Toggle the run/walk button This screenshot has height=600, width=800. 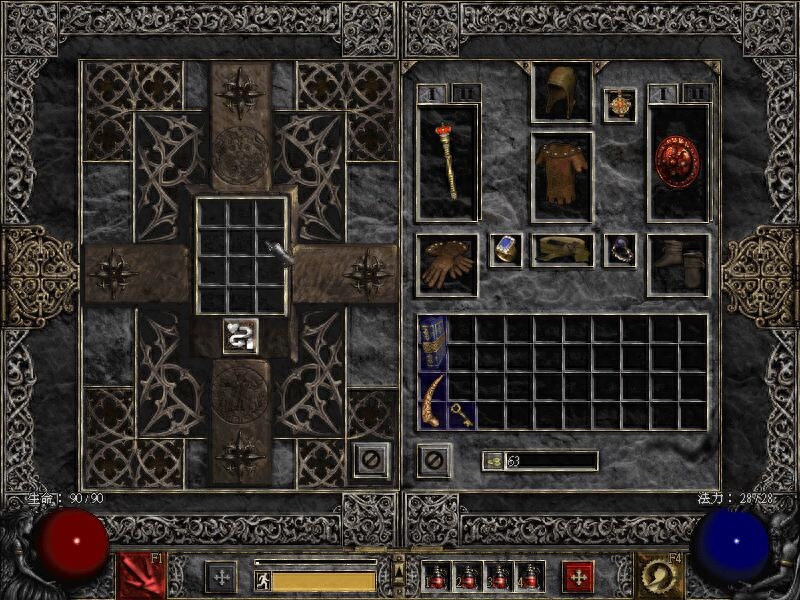[x=263, y=580]
